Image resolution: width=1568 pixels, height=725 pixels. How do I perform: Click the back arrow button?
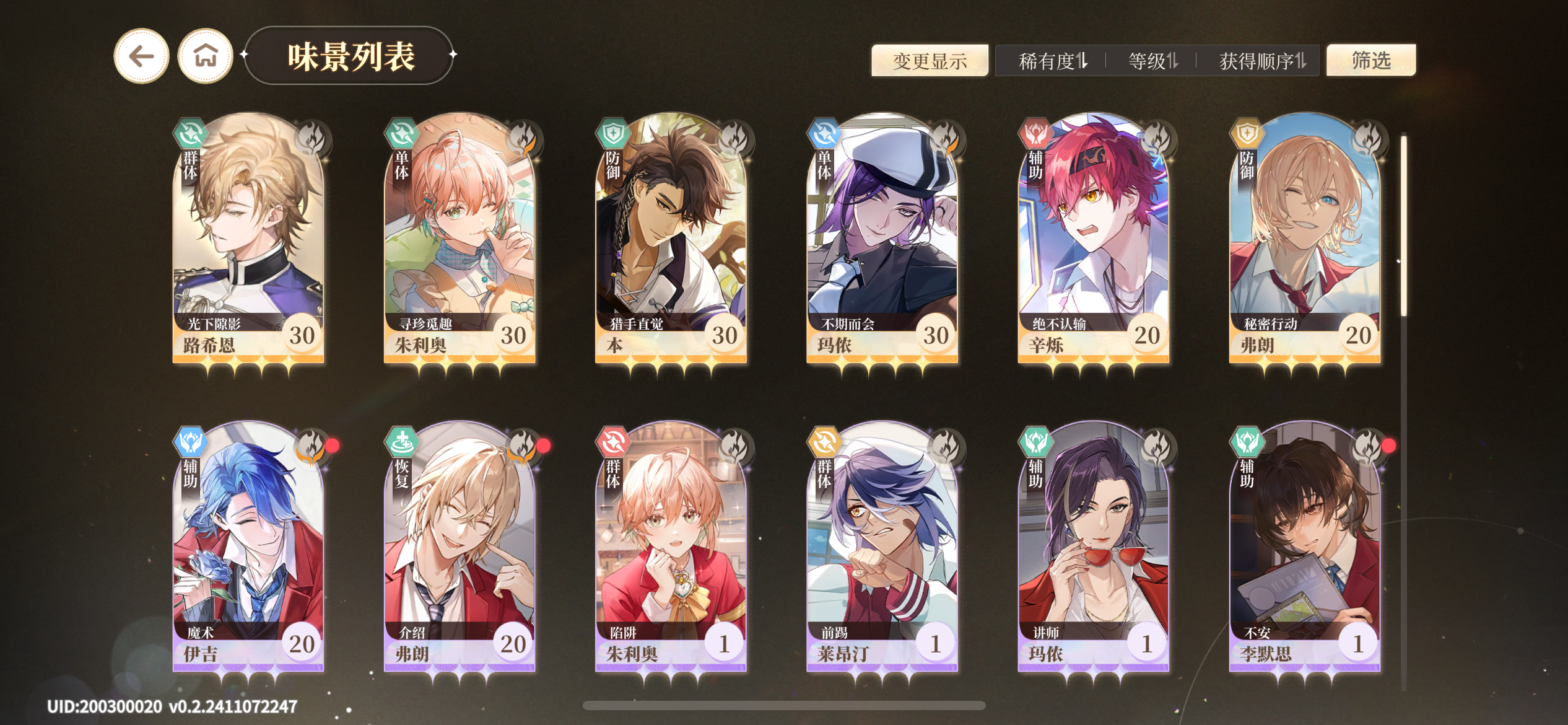[x=141, y=56]
